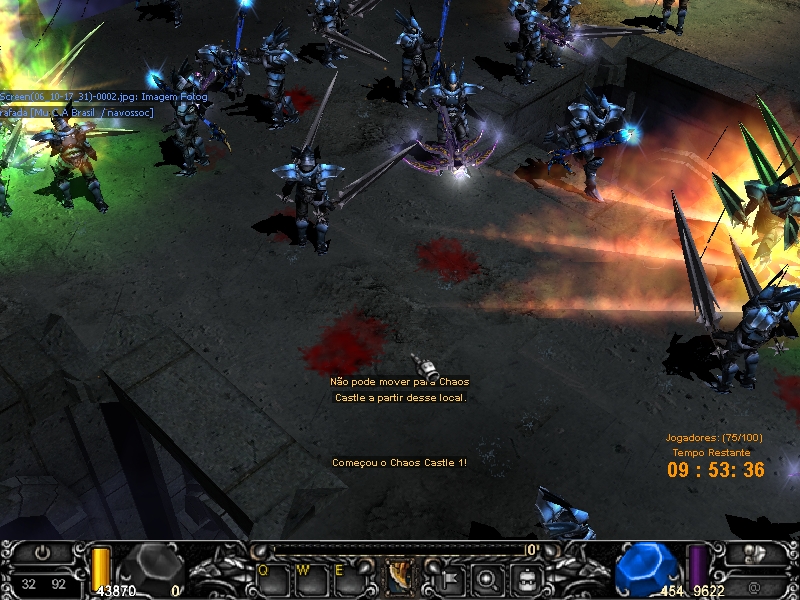Click the @ symbol button
The image size is (800, 600).
(x=753, y=586)
